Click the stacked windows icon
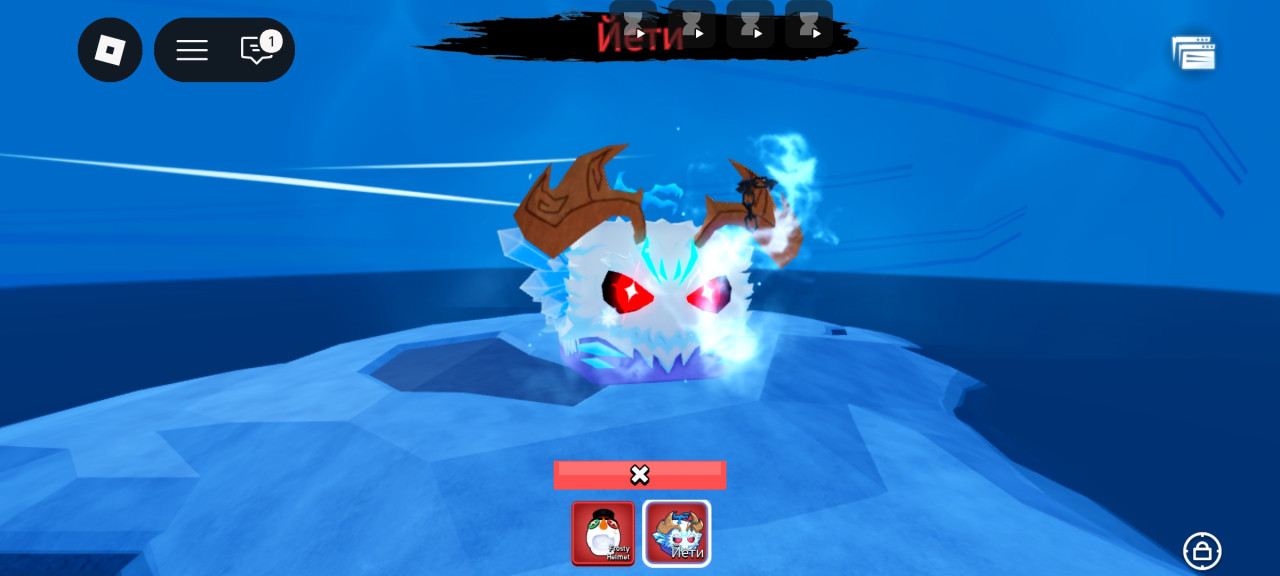The height and width of the screenshot is (576, 1280). [x=1194, y=54]
